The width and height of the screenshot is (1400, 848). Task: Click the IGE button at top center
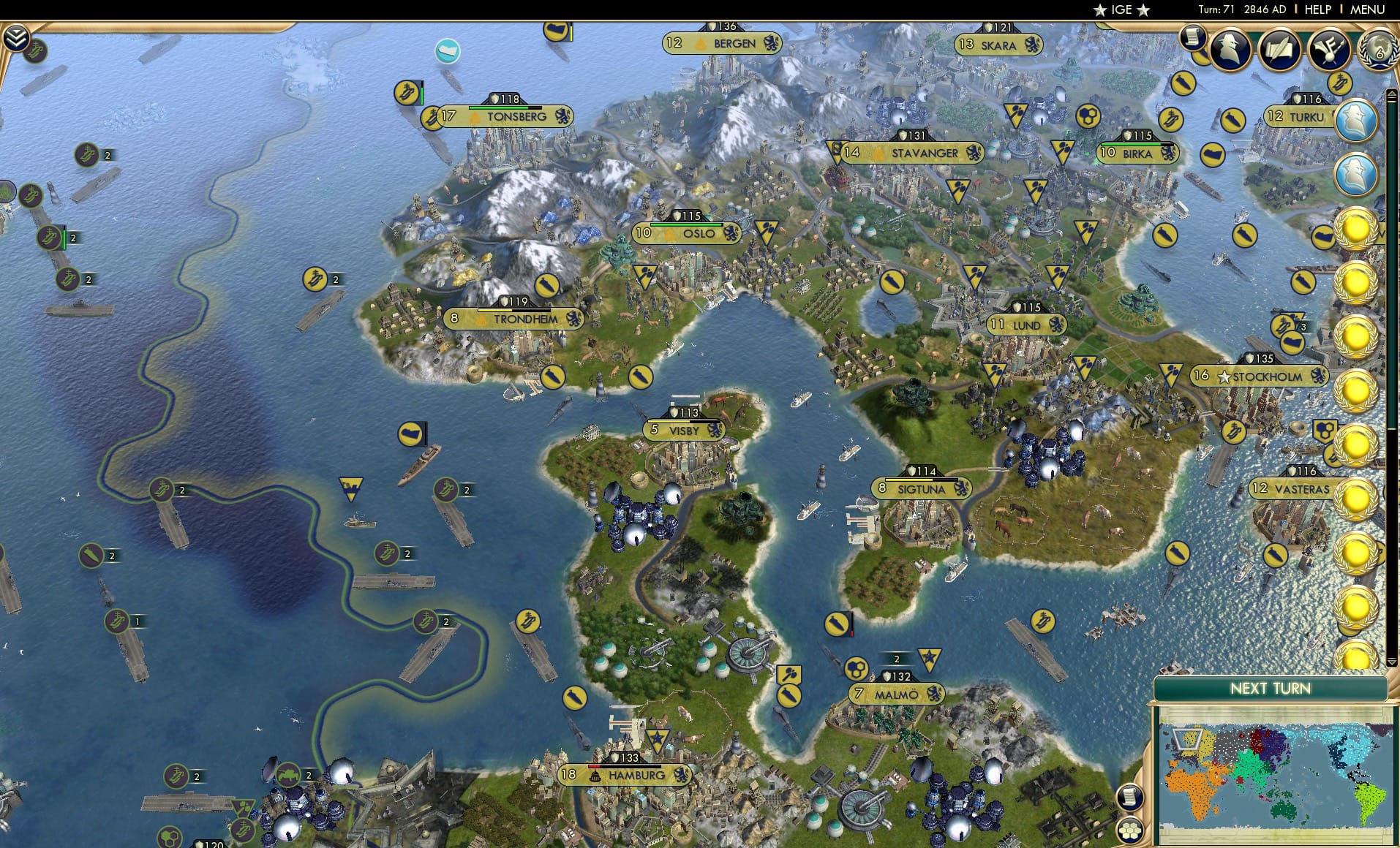(x=1122, y=10)
